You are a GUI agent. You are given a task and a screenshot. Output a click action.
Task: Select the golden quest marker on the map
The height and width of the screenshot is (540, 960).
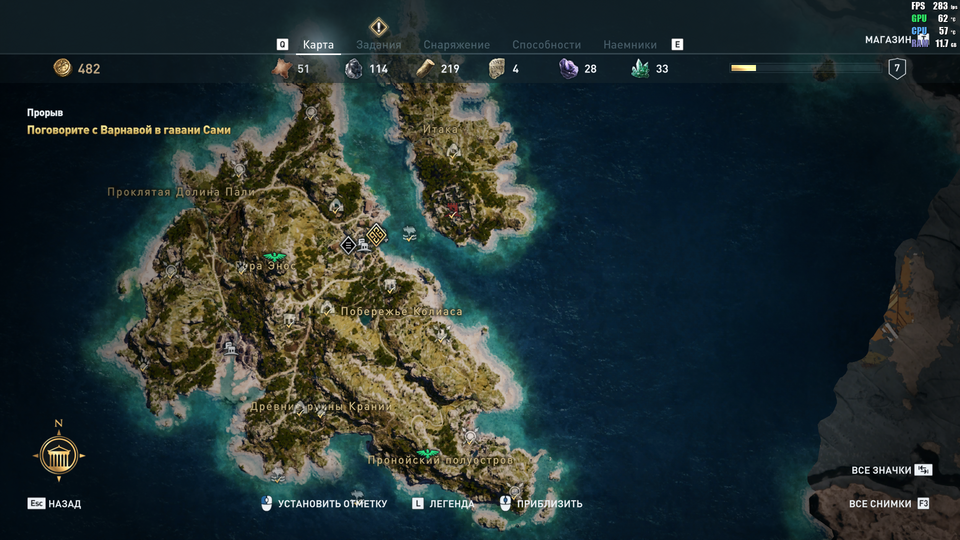coord(376,235)
